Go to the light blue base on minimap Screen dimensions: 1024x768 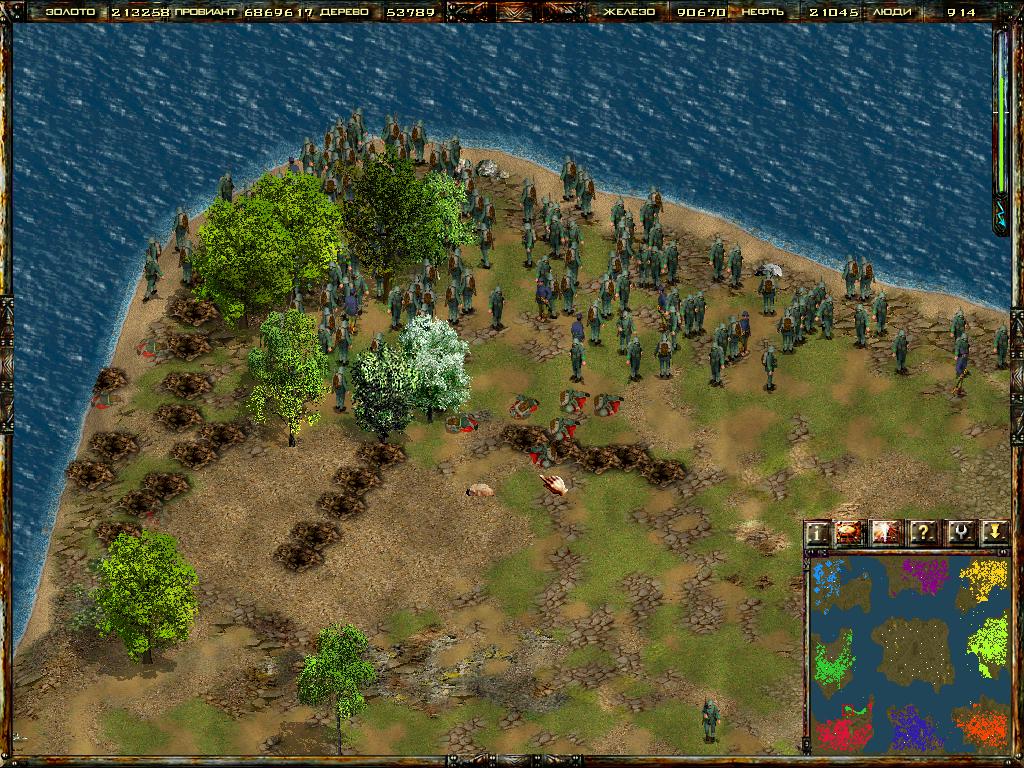click(x=828, y=582)
